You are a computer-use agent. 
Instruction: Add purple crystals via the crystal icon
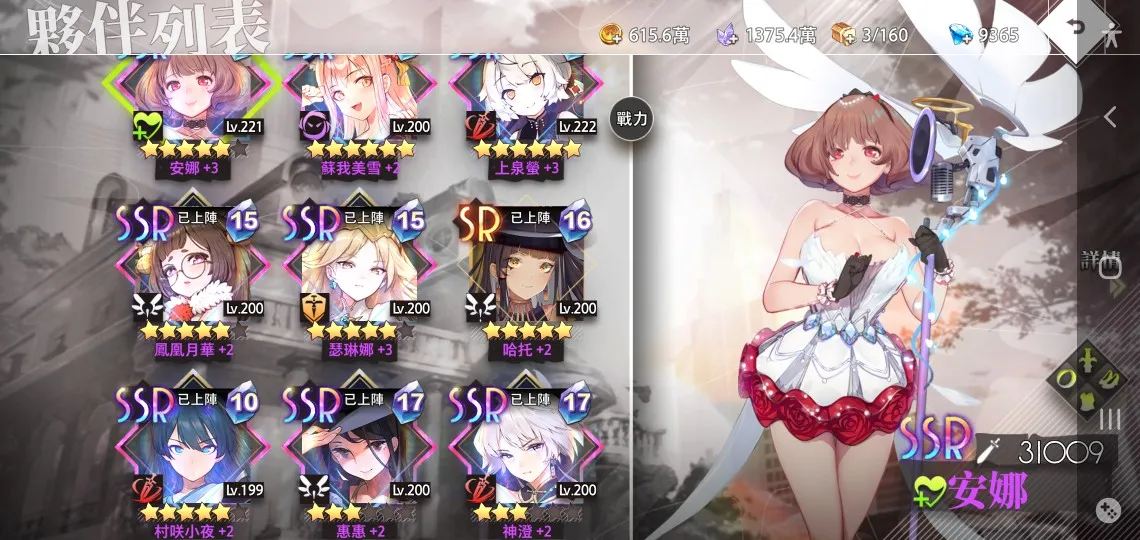727,36
